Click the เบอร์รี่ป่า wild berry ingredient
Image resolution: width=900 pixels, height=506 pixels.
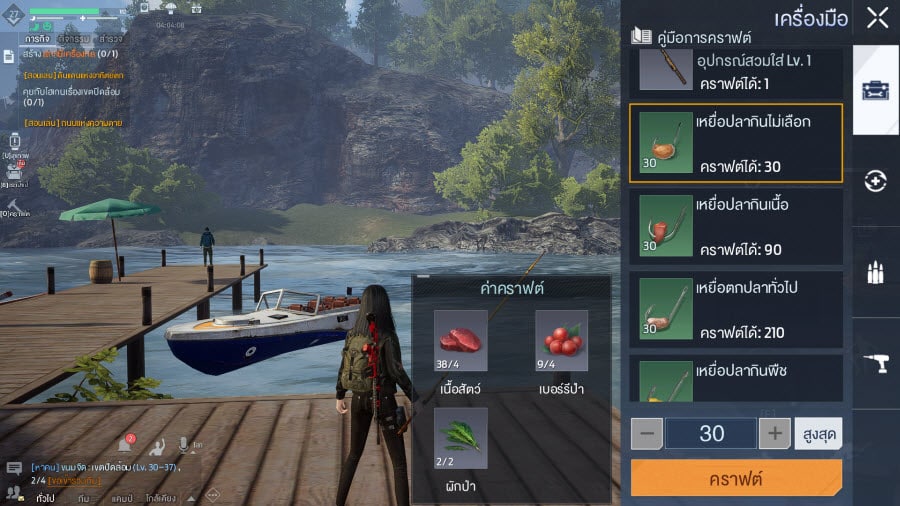pos(561,337)
